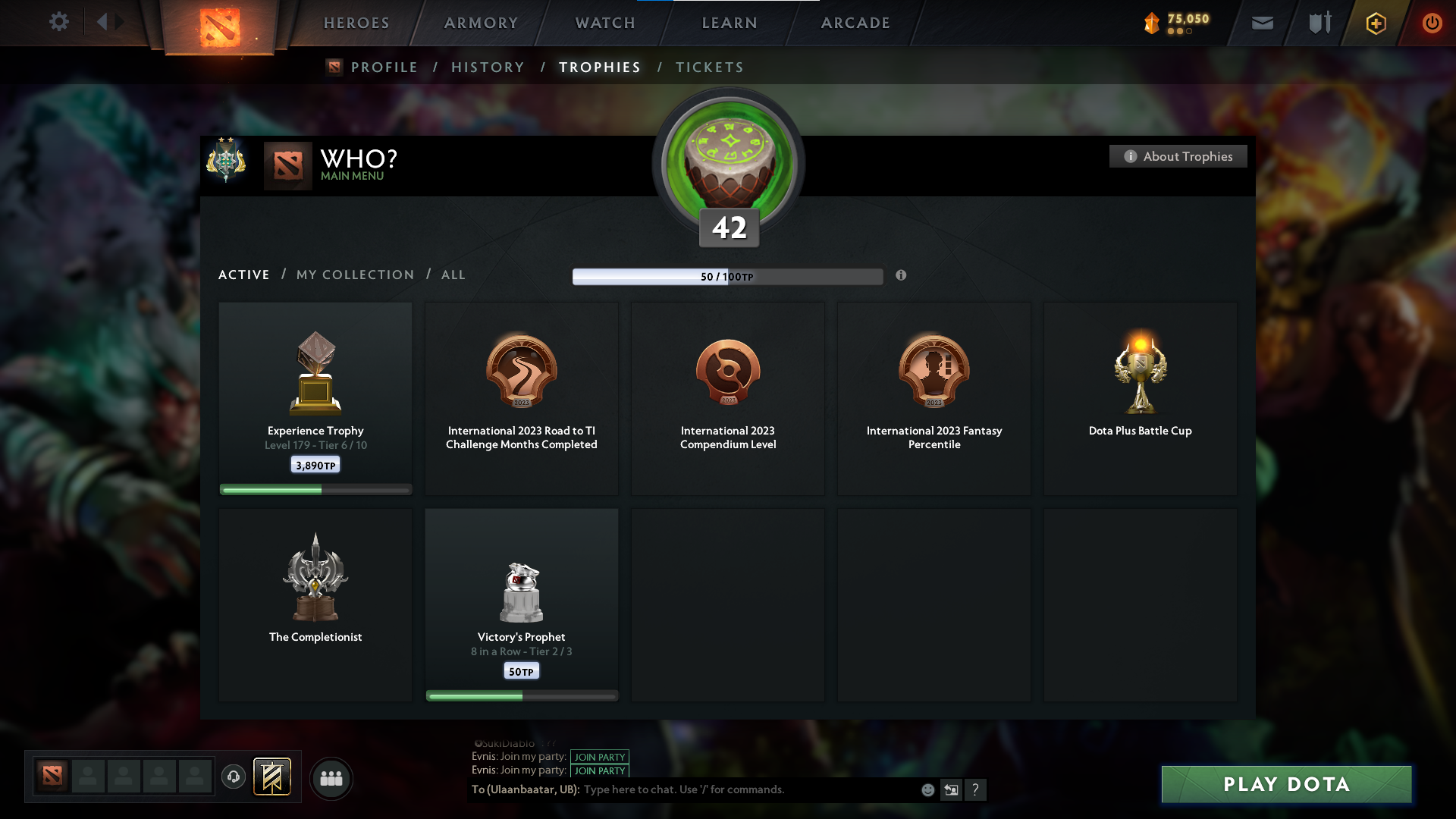Image resolution: width=1456 pixels, height=819 pixels.
Task: Click the 50/100 TP progress bar
Action: click(728, 276)
